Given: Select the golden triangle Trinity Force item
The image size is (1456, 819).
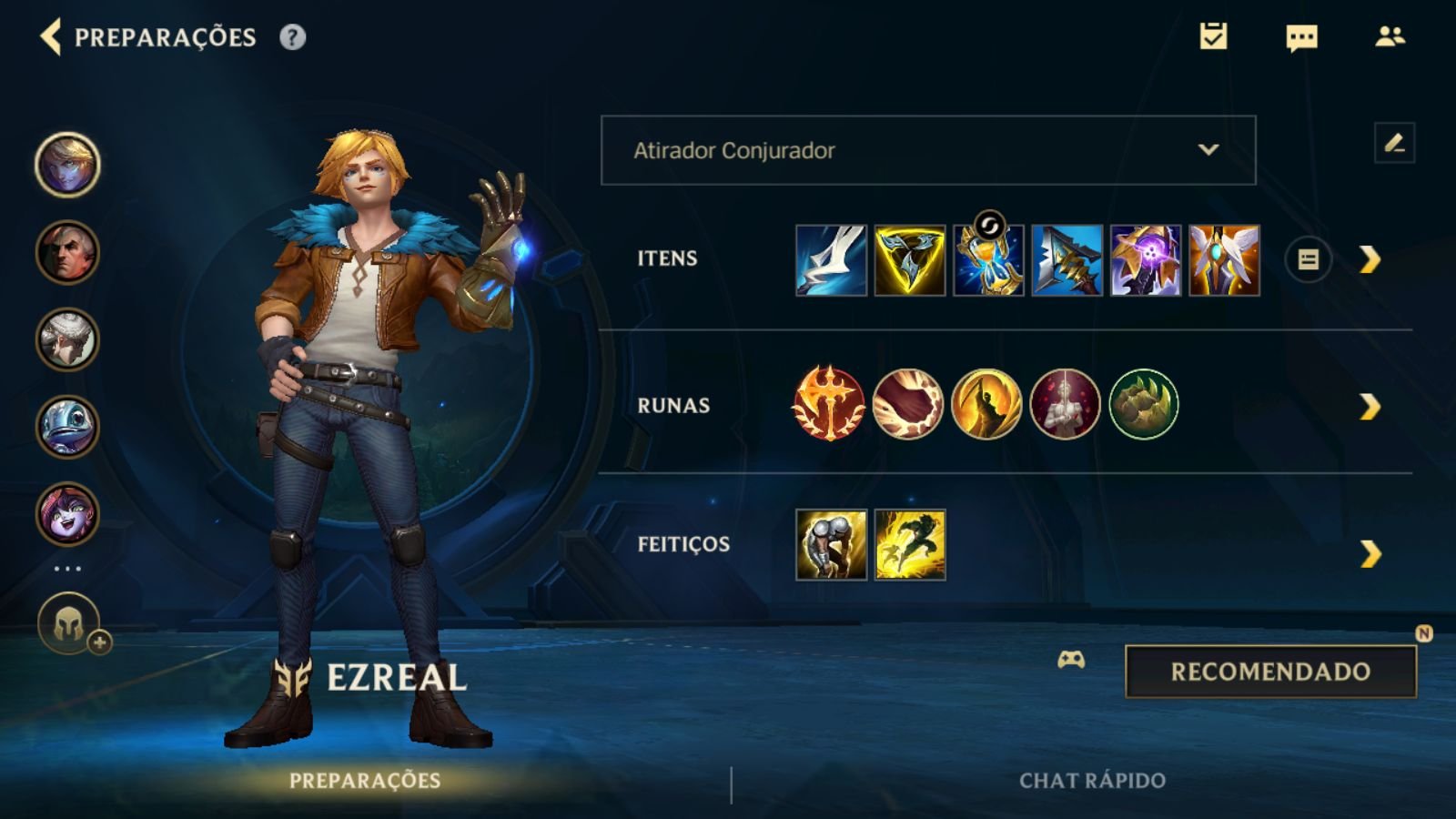Looking at the screenshot, I should pyautogui.click(x=909, y=260).
